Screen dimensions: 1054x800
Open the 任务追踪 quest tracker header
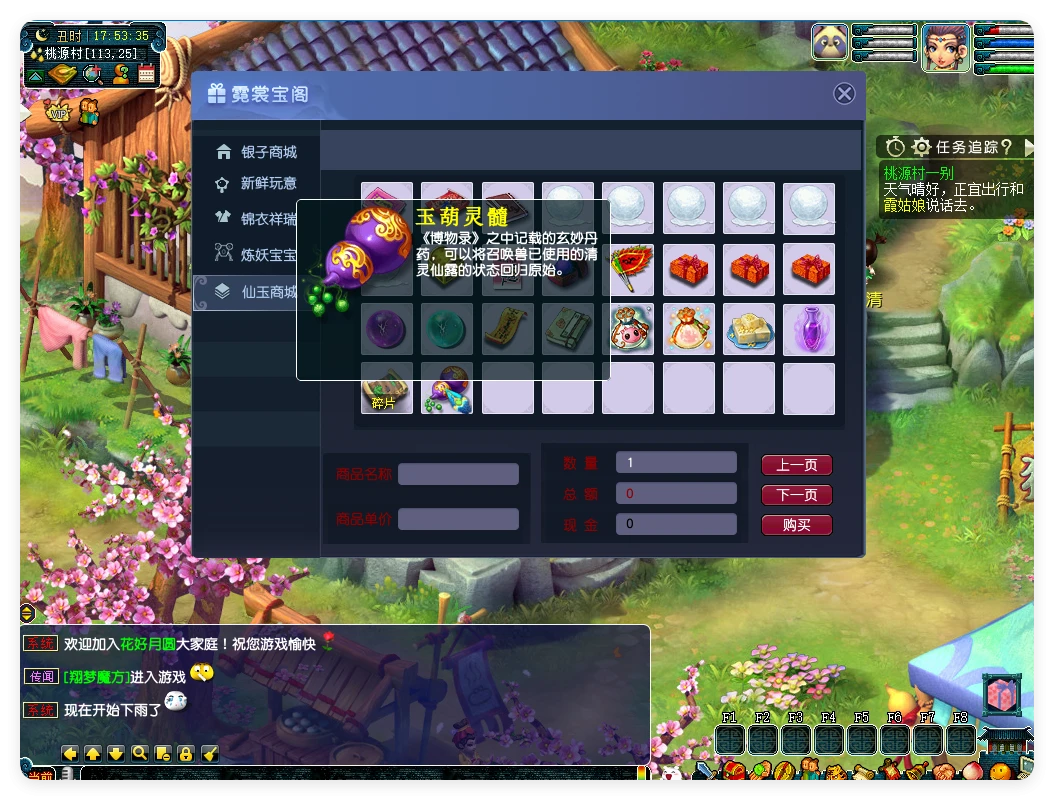(x=956, y=147)
